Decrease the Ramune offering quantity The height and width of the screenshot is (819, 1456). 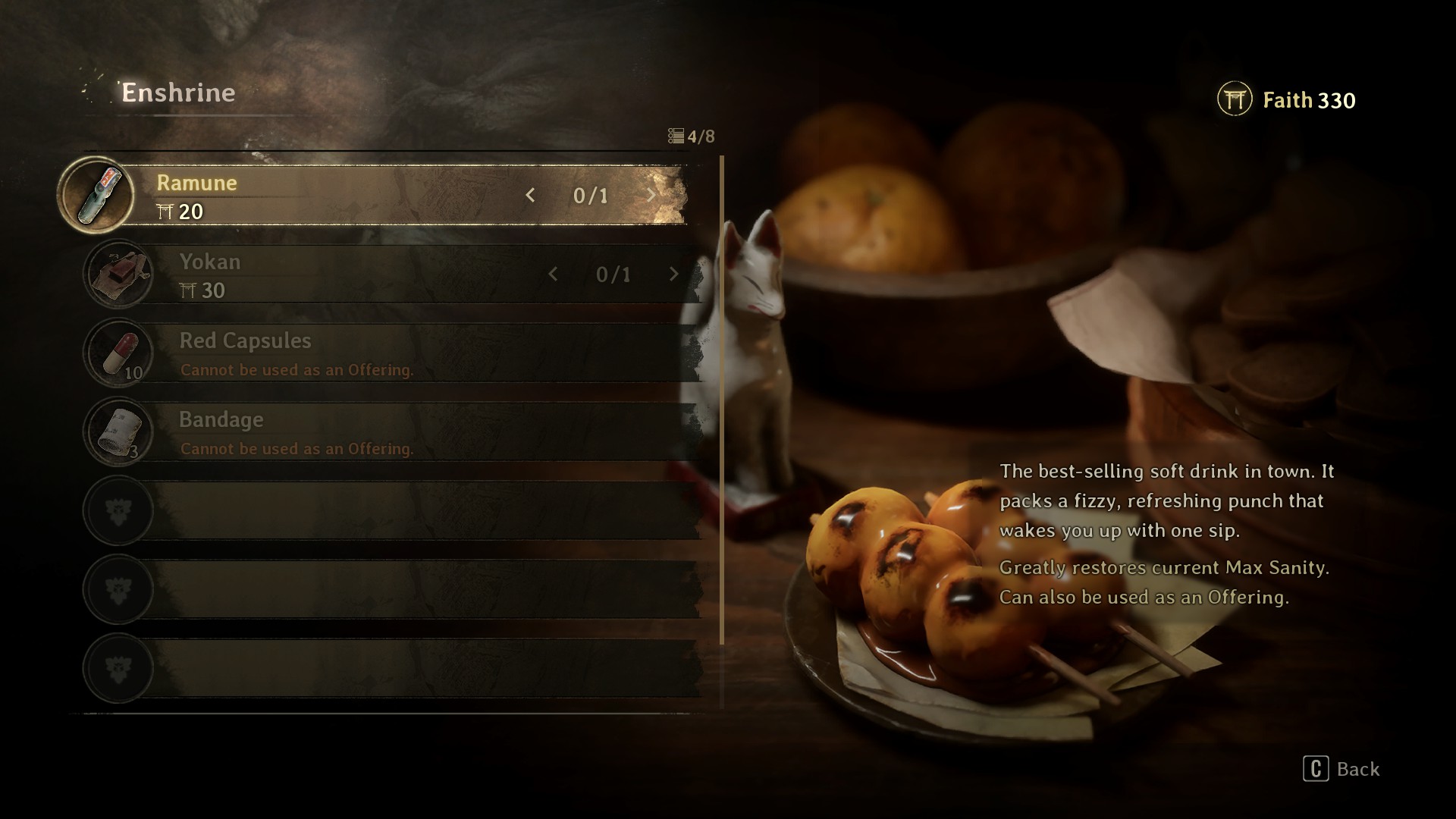tap(530, 196)
